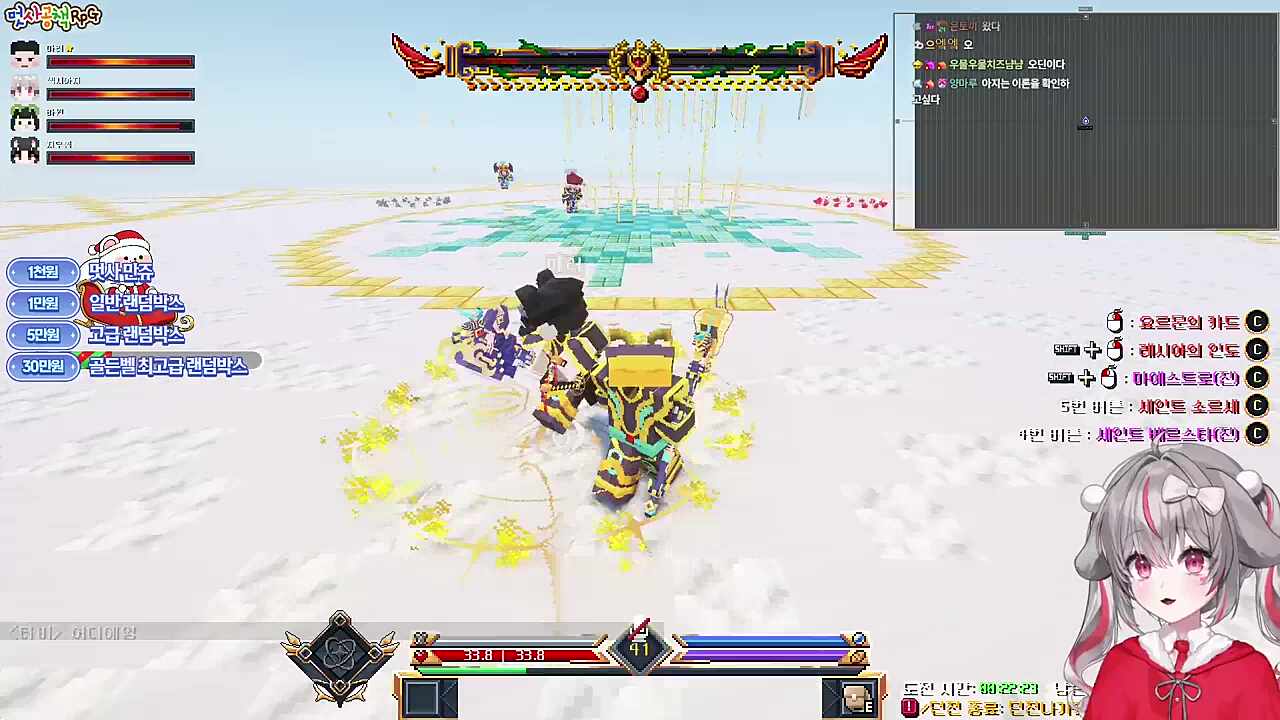The height and width of the screenshot is (720, 1280).
Task: Toggle the SHIFT key indicator for 마에스트로(진)
Action: (1061, 377)
